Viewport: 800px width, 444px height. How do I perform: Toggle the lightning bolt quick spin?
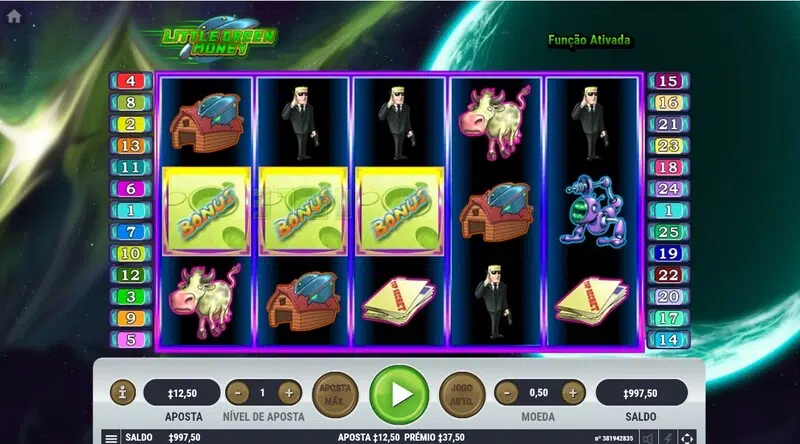click(668, 438)
